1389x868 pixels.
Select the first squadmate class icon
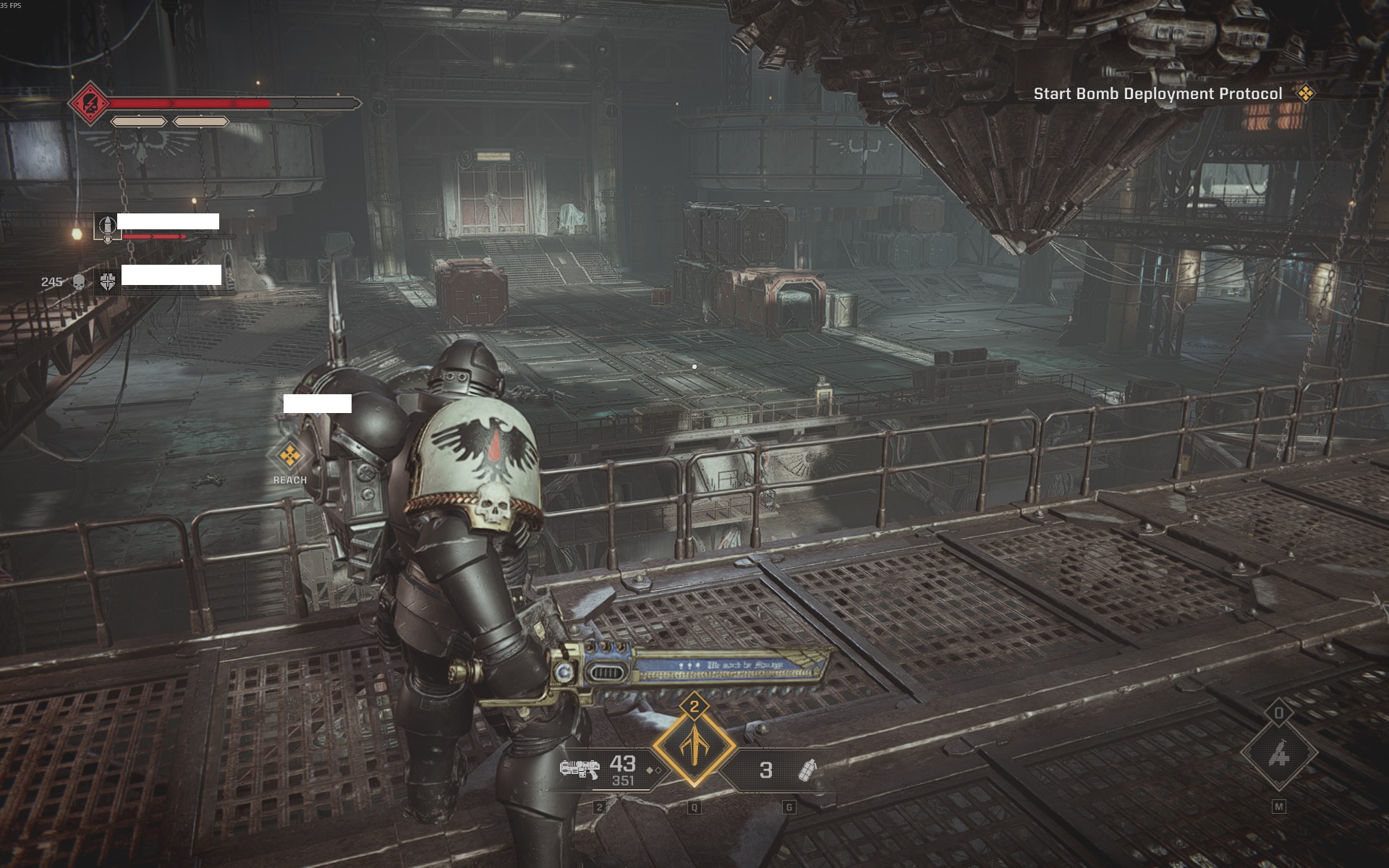(107, 226)
